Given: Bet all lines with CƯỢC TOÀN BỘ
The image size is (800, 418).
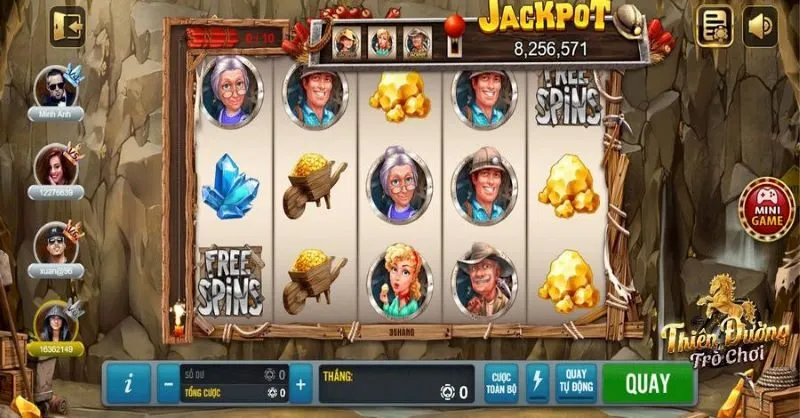Looking at the screenshot, I should click(503, 383).
